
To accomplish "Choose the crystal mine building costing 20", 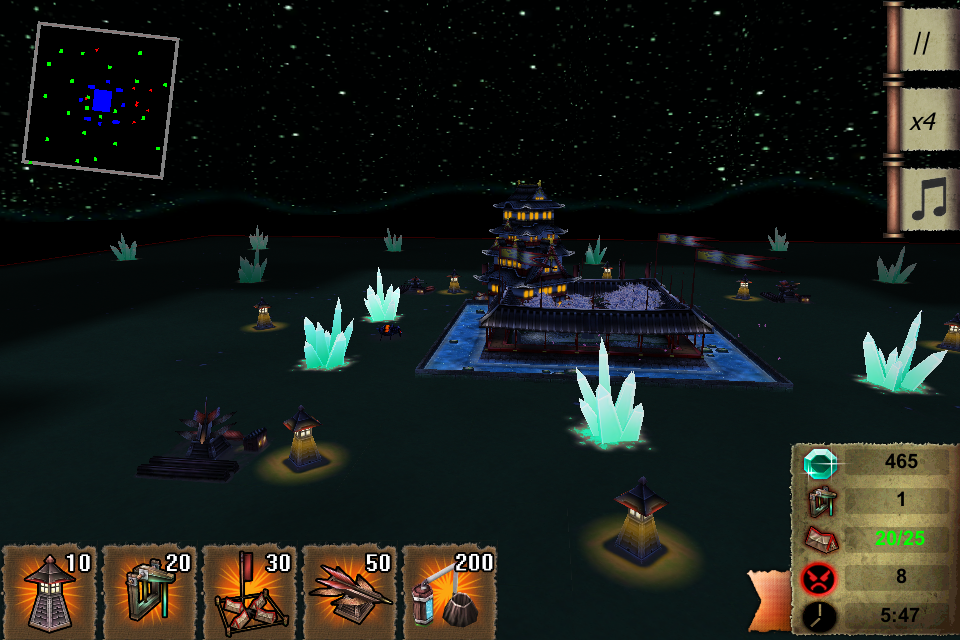I will pos(150,592).
